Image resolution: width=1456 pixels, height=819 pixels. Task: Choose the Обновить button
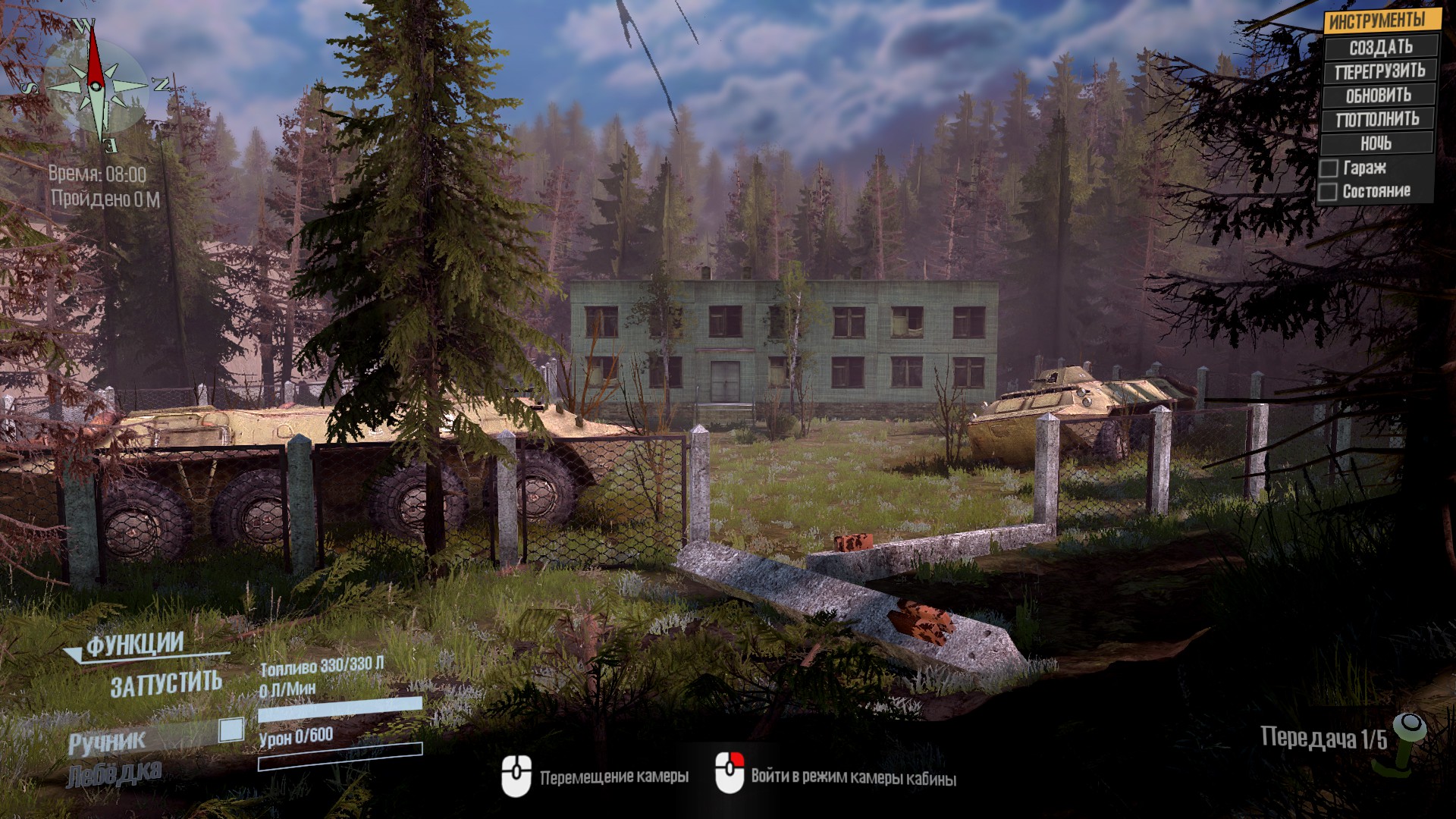(1378, 96)
